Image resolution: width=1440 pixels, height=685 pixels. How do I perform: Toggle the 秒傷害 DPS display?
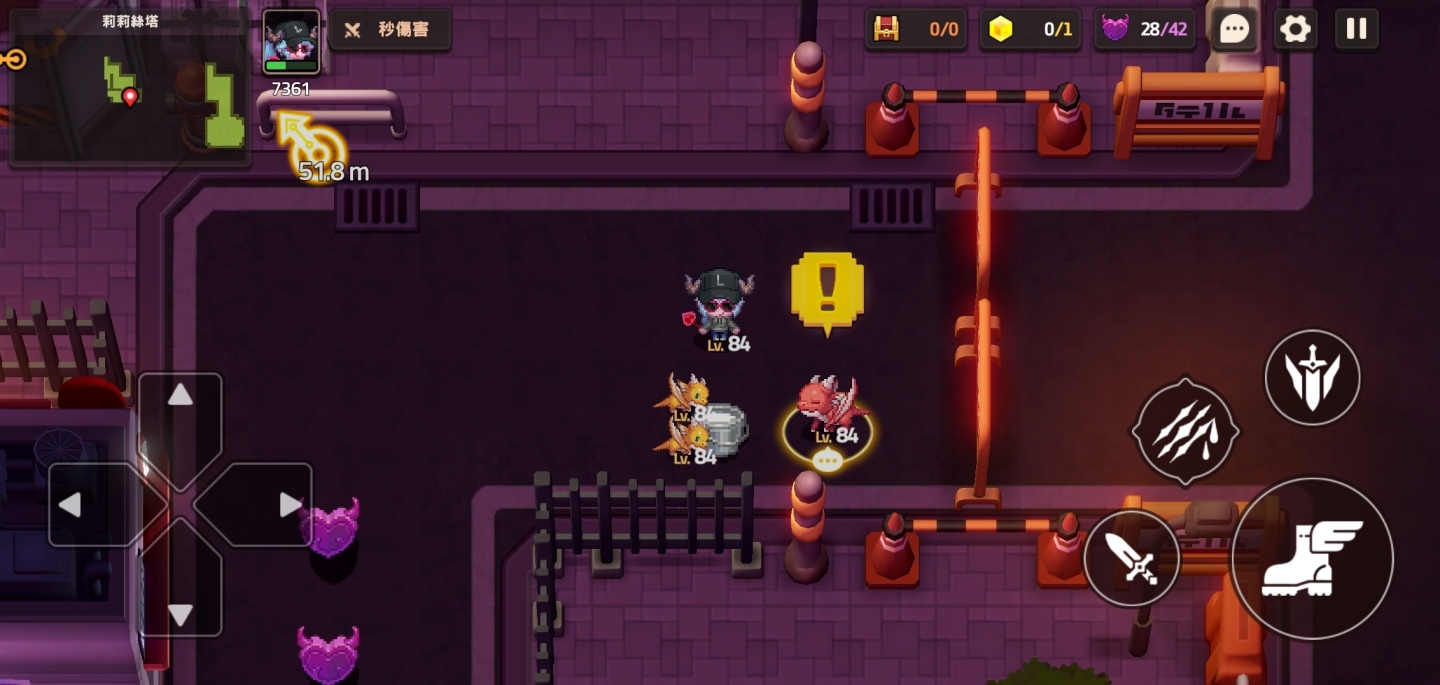click(x=390, y=30)
